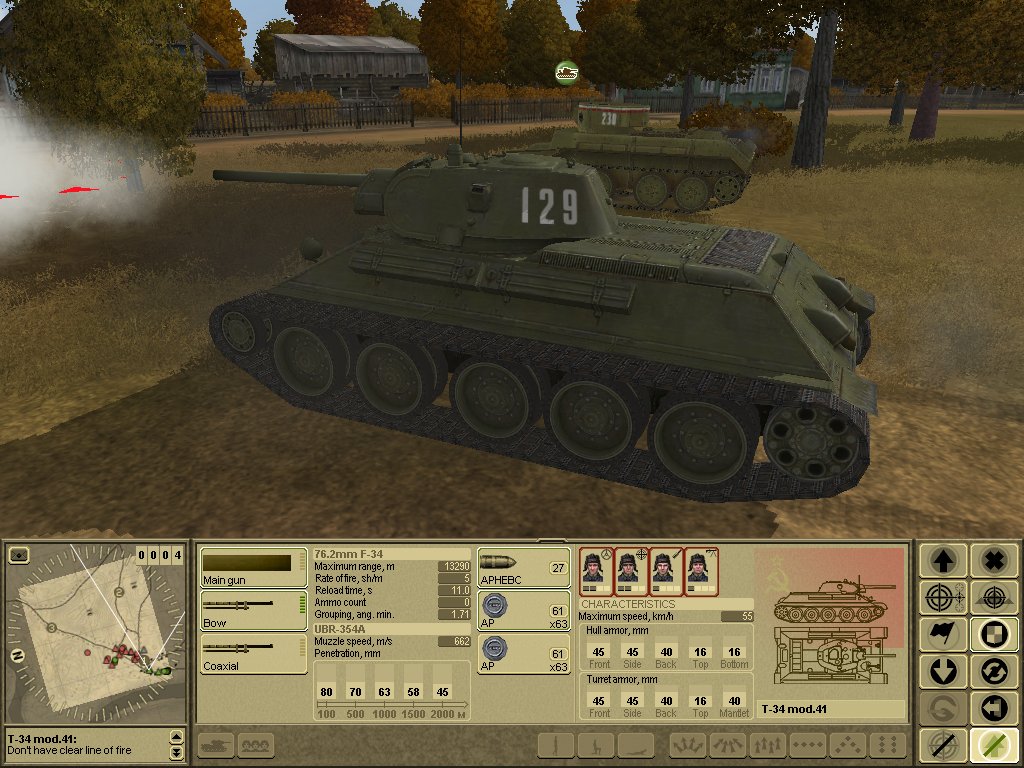Switch to the infantry squad filter button
This screenshot has height=768, width=1024.
(257, 745)
